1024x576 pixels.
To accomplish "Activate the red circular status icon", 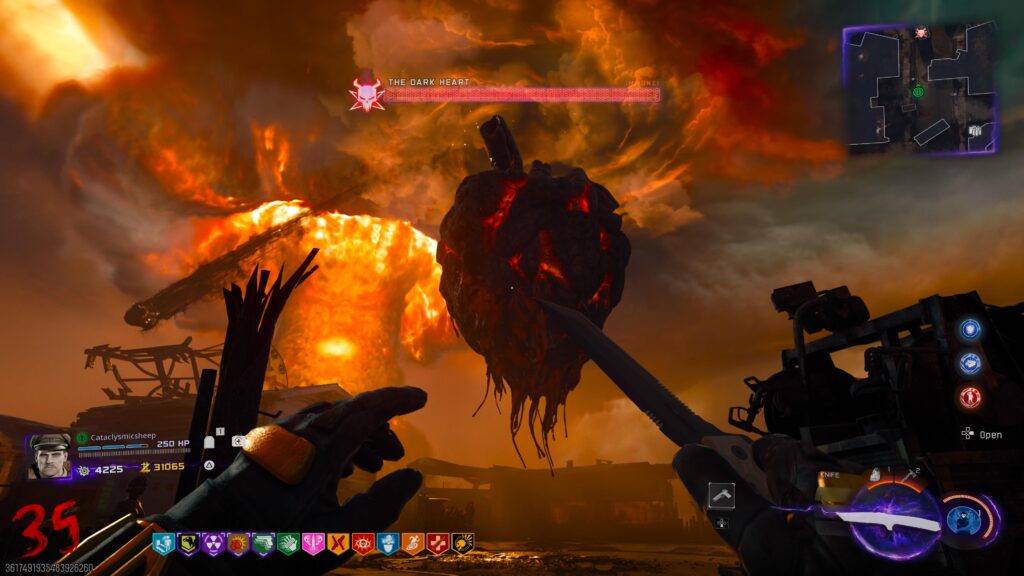I will 970,397.
